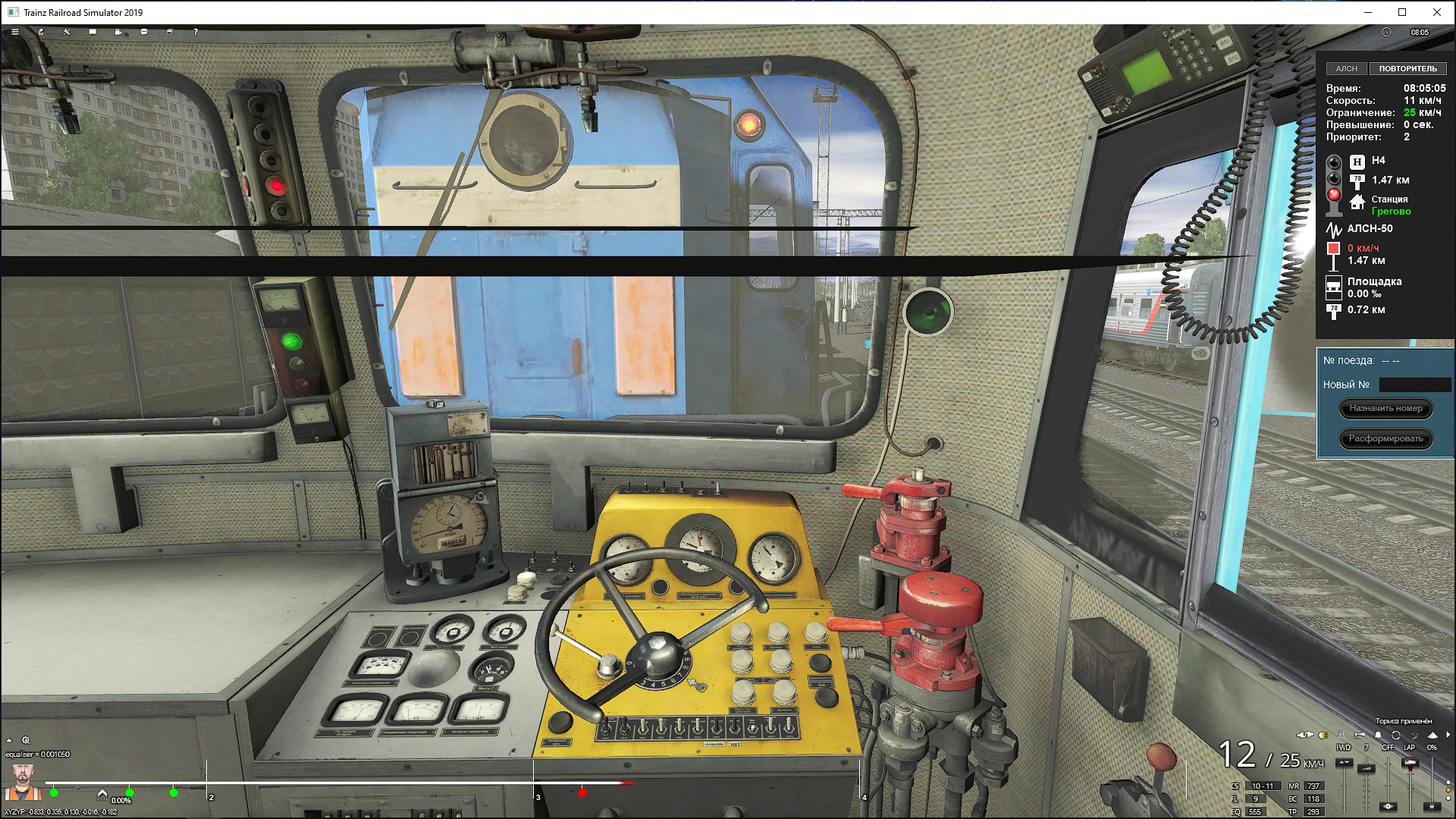The height and width of the screenshot is (819, 1456).
Task: Click the Назначить номер button
Action: click(1385, 409)
